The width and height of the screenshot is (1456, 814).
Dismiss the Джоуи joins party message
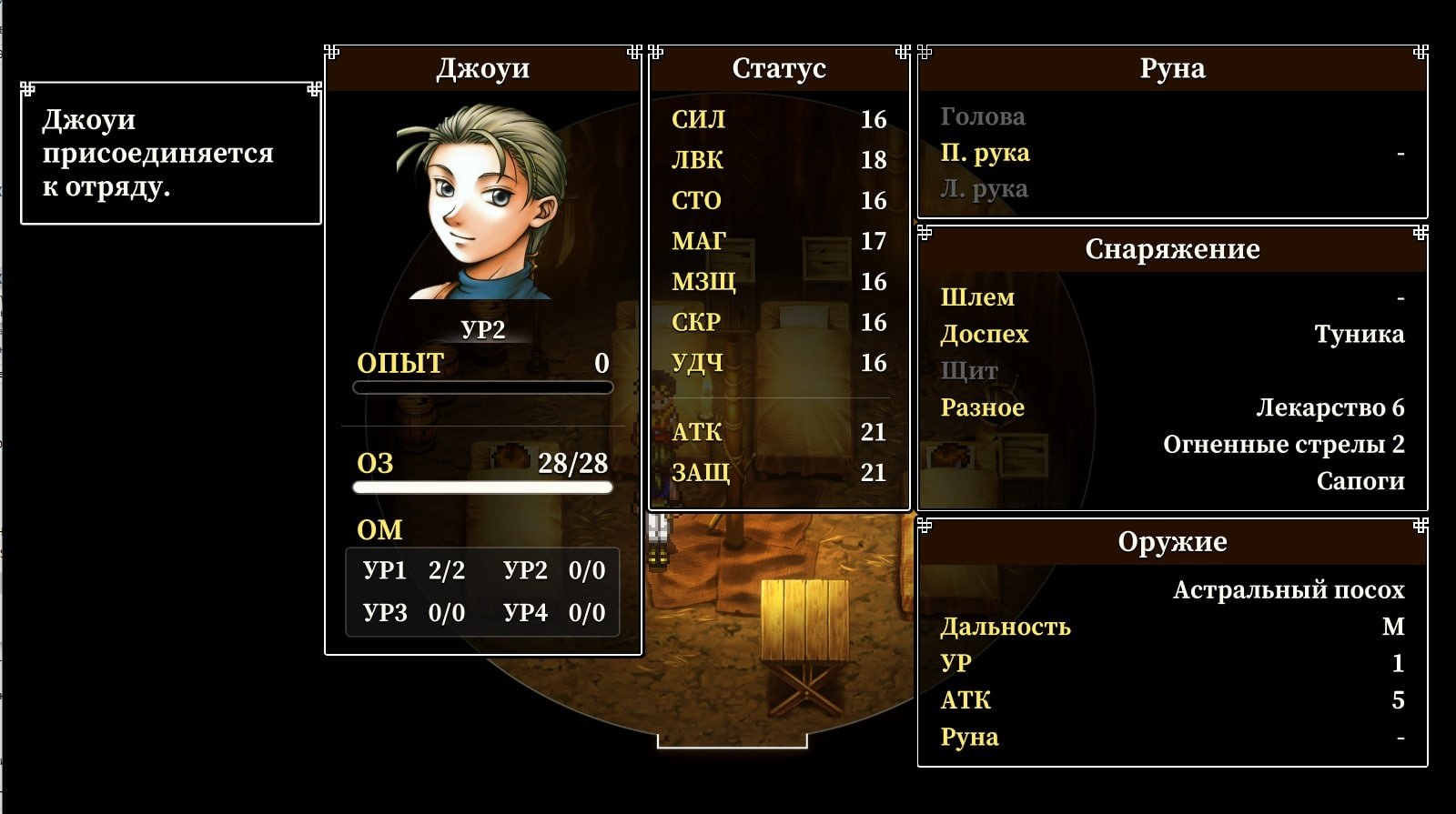(171, 153)
